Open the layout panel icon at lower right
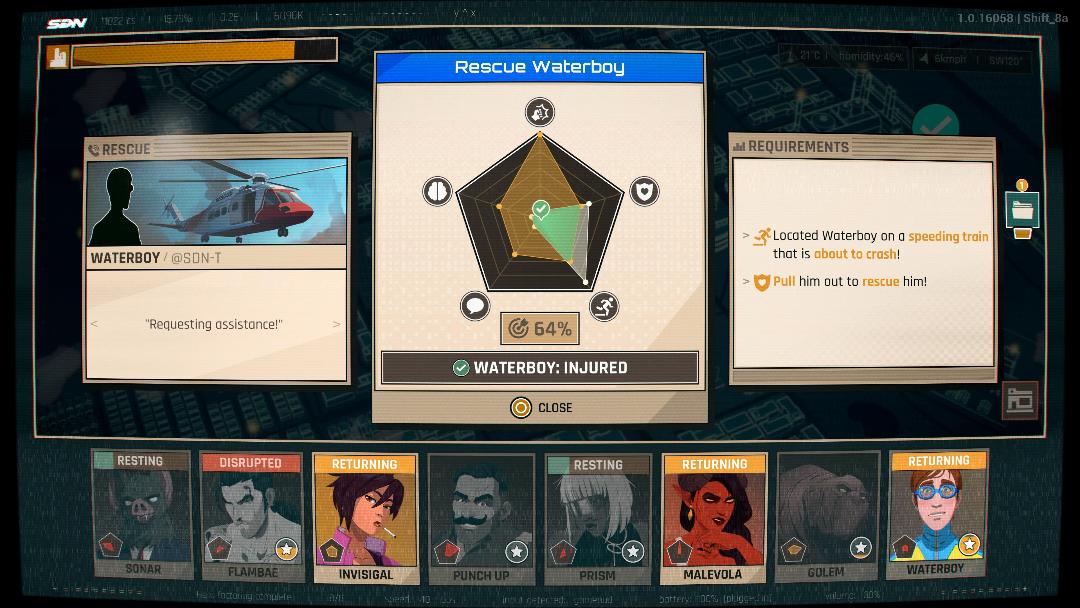Screen dimensions: 1080x608 click(1020, 400)
